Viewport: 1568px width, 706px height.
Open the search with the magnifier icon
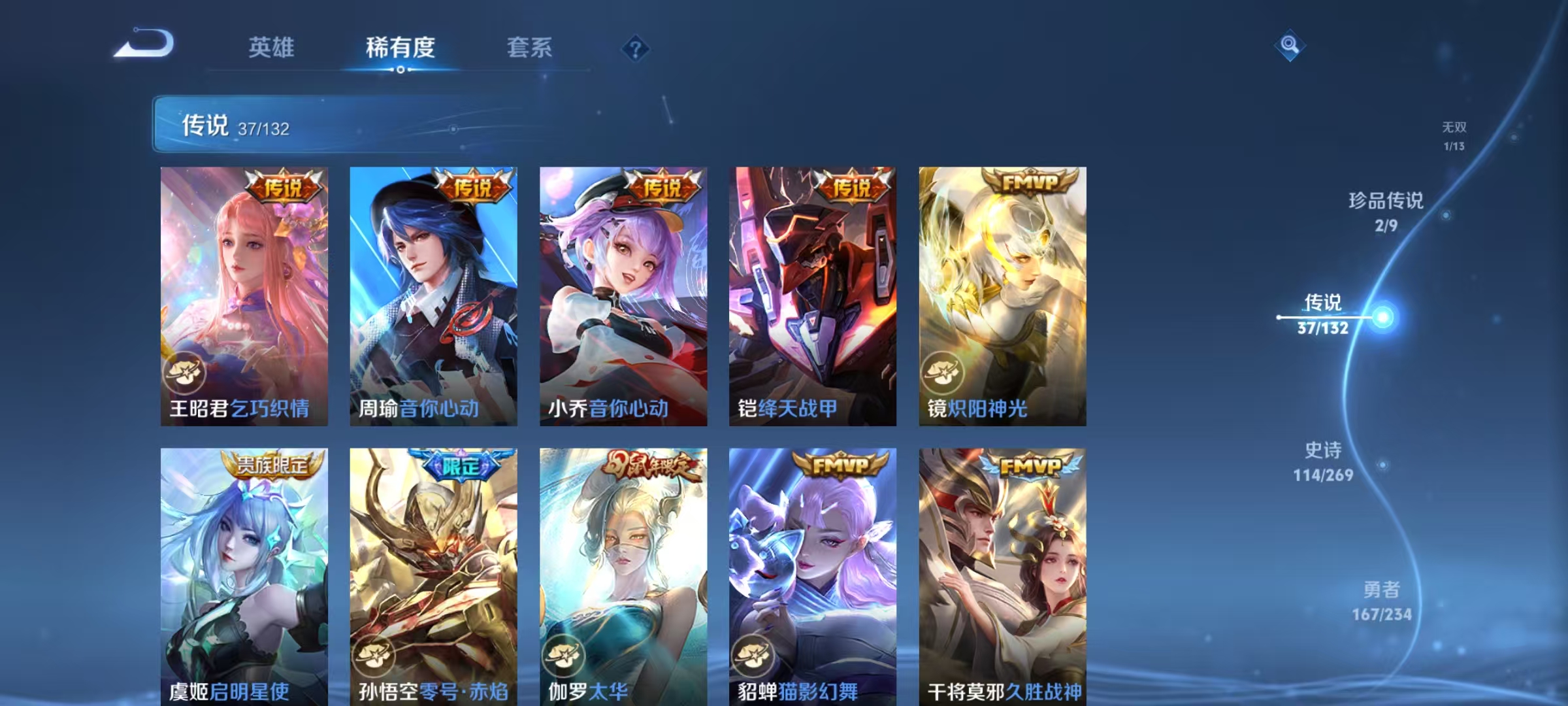pyautogui.click(x=1289, y=46)
